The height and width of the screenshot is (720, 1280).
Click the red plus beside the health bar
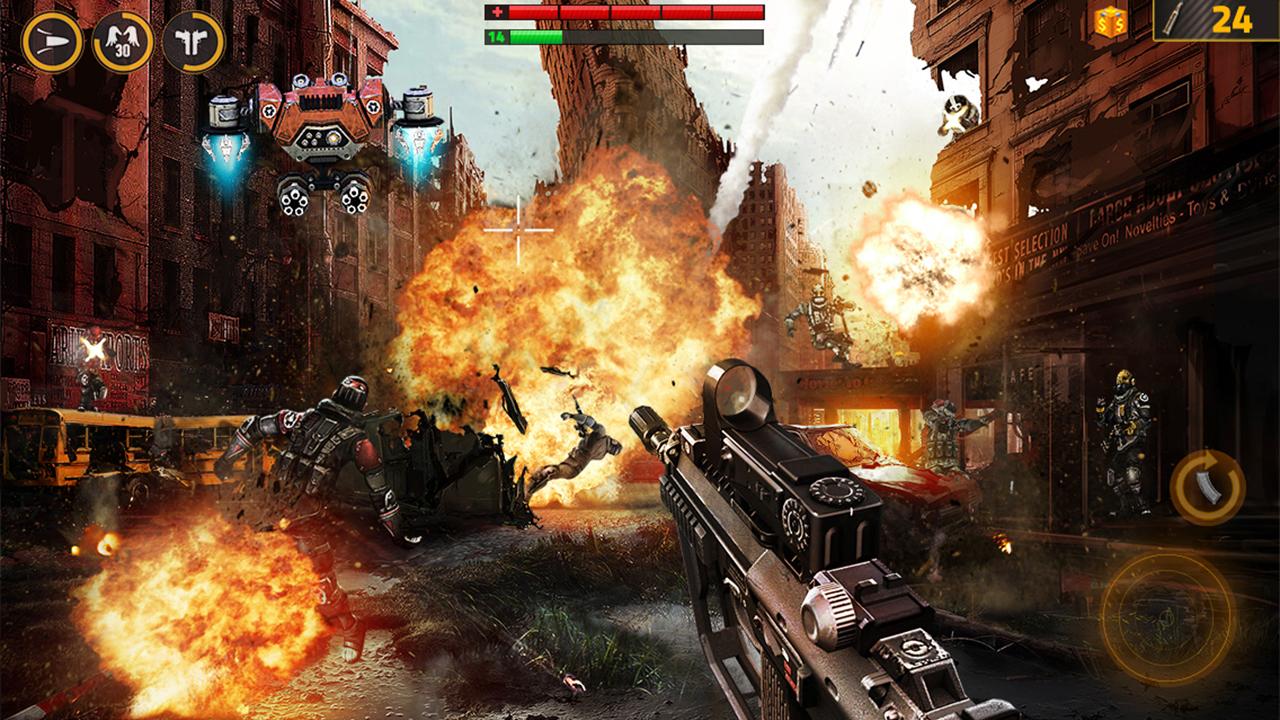point(496,12)
